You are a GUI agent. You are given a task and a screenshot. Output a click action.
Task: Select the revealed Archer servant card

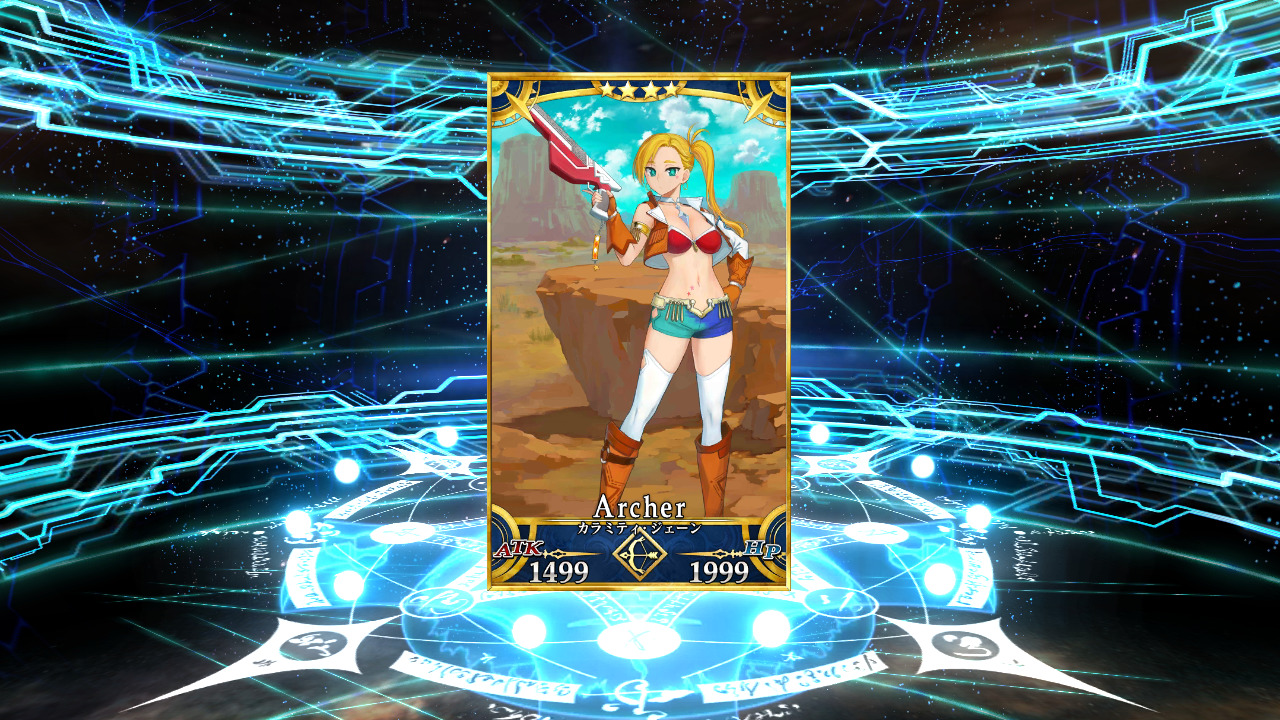639,330
